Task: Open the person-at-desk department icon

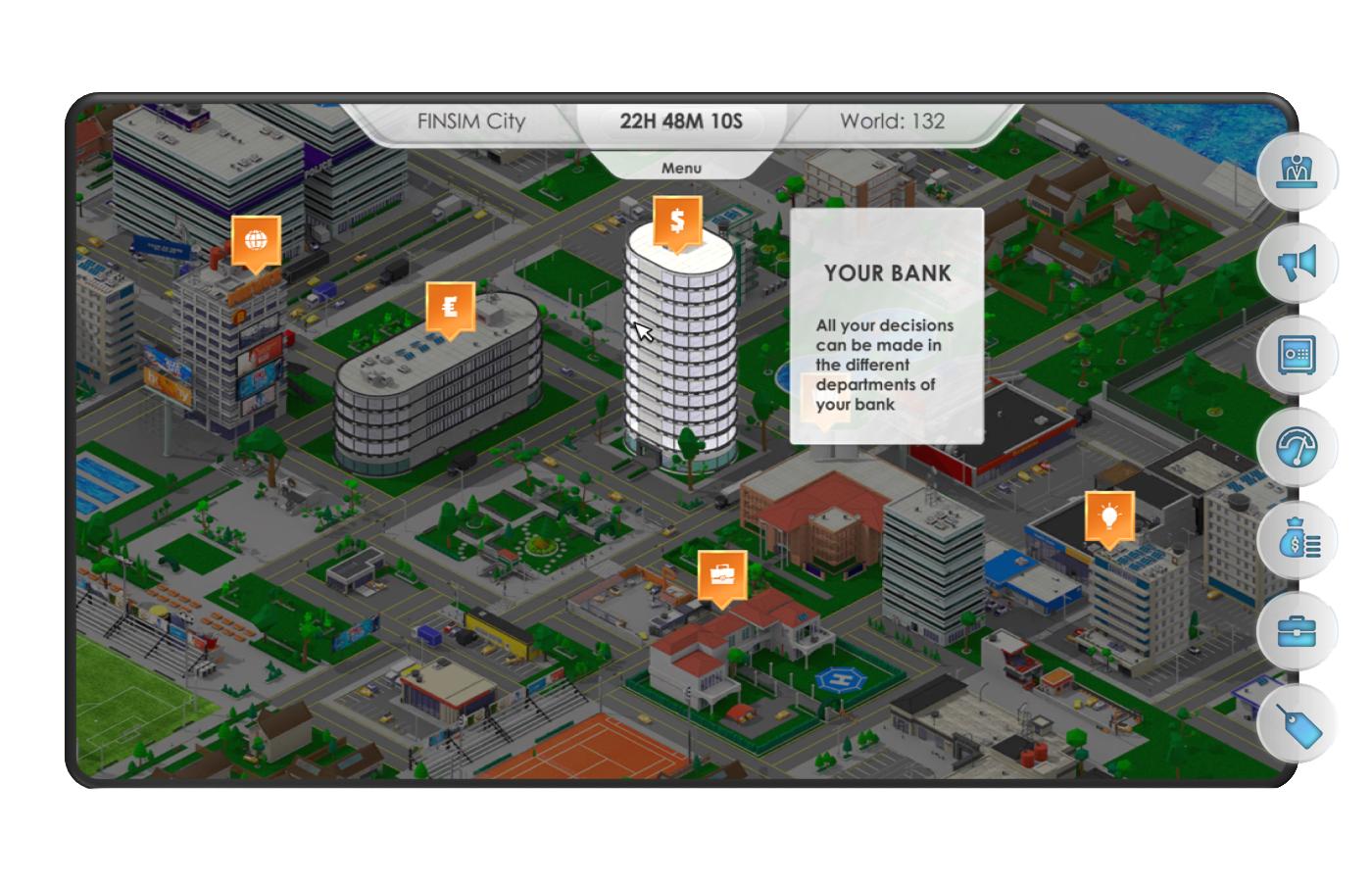Action: pos(1297,172)
